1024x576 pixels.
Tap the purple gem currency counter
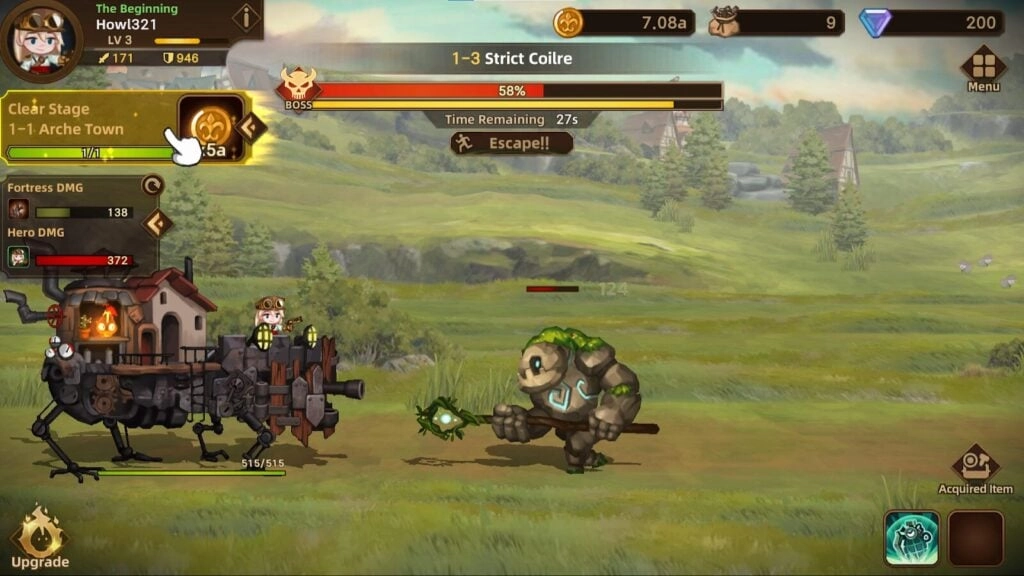(x=930, y=22)
